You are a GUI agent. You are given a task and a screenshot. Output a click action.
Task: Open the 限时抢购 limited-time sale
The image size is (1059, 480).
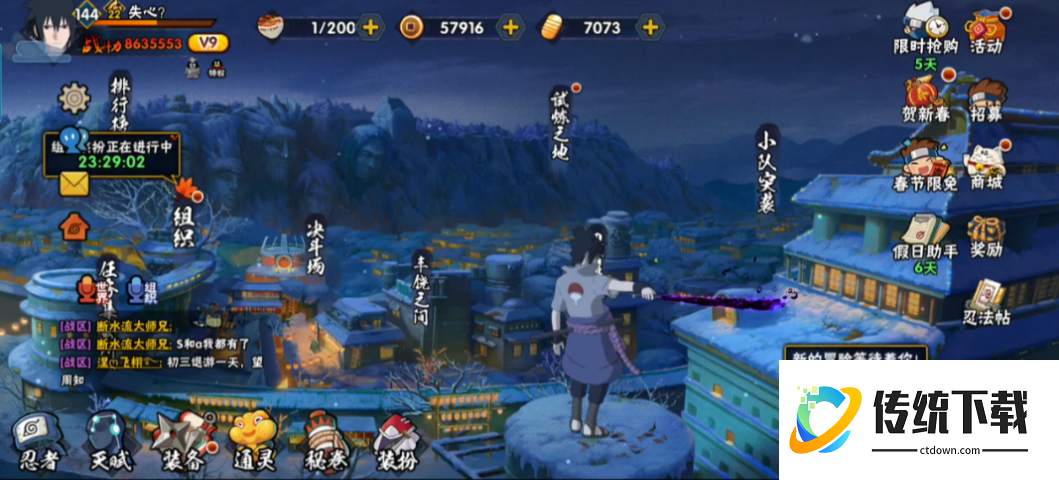click(924, 28)
